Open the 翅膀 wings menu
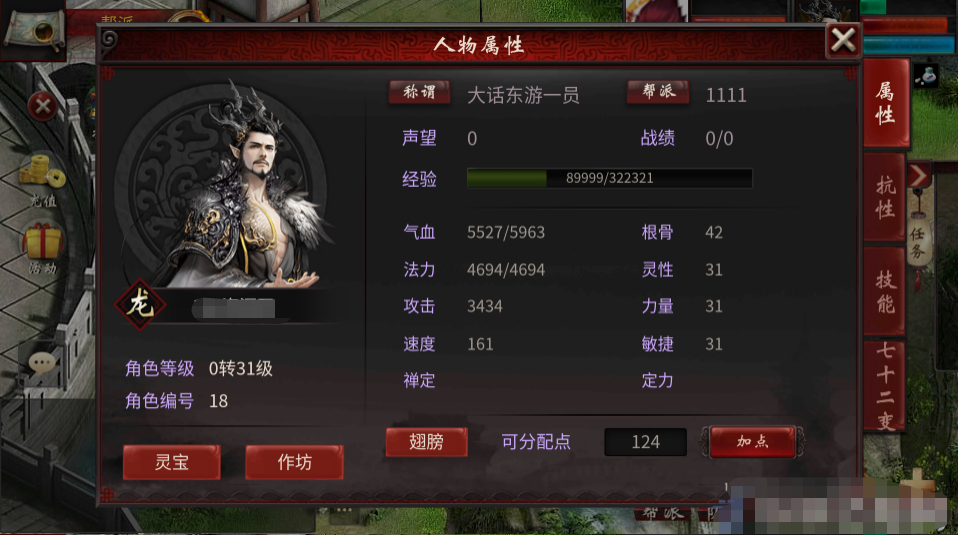 (426, 441)
